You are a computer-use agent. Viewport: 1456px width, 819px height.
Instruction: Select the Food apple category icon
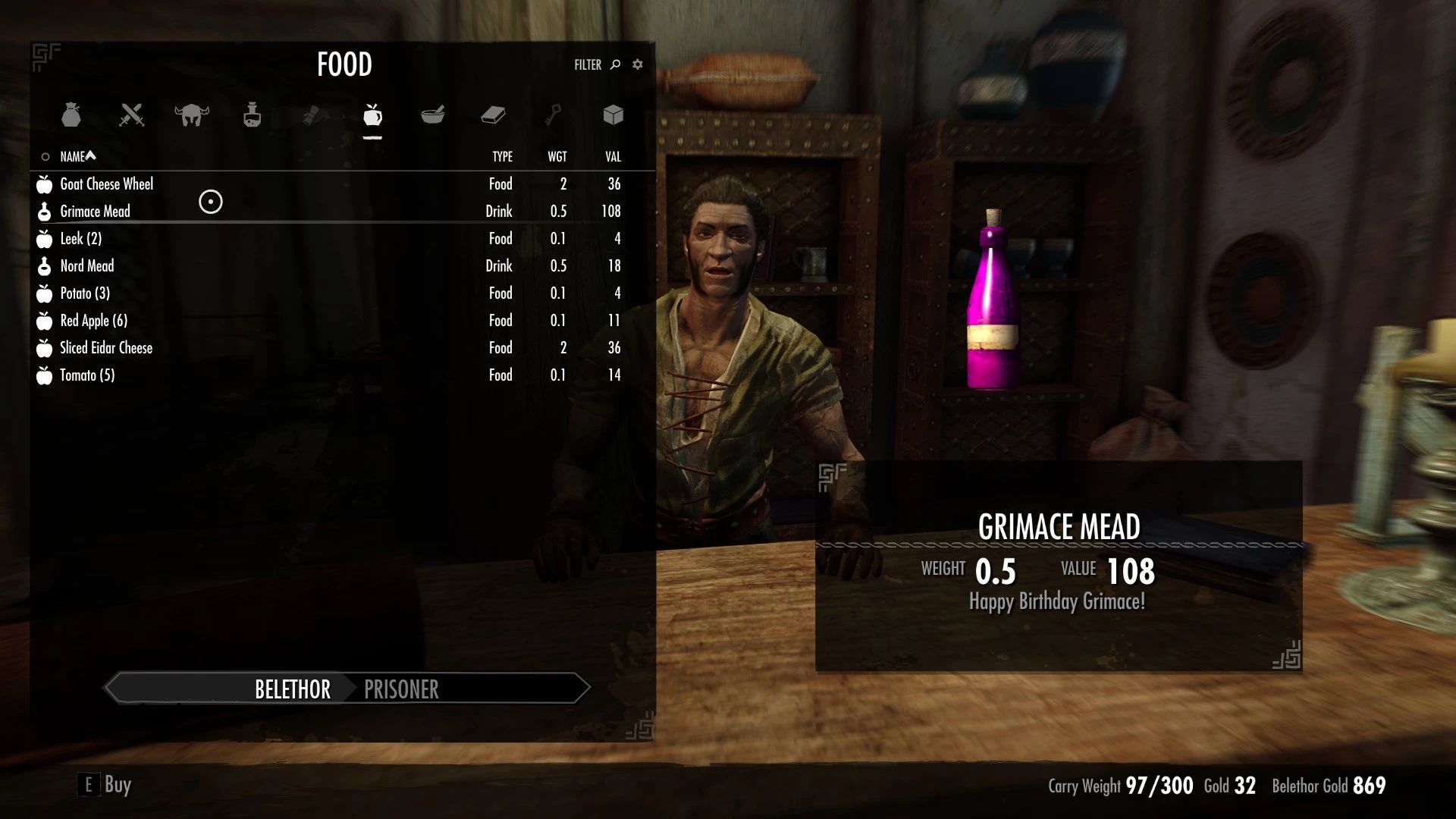pos(371,116)
